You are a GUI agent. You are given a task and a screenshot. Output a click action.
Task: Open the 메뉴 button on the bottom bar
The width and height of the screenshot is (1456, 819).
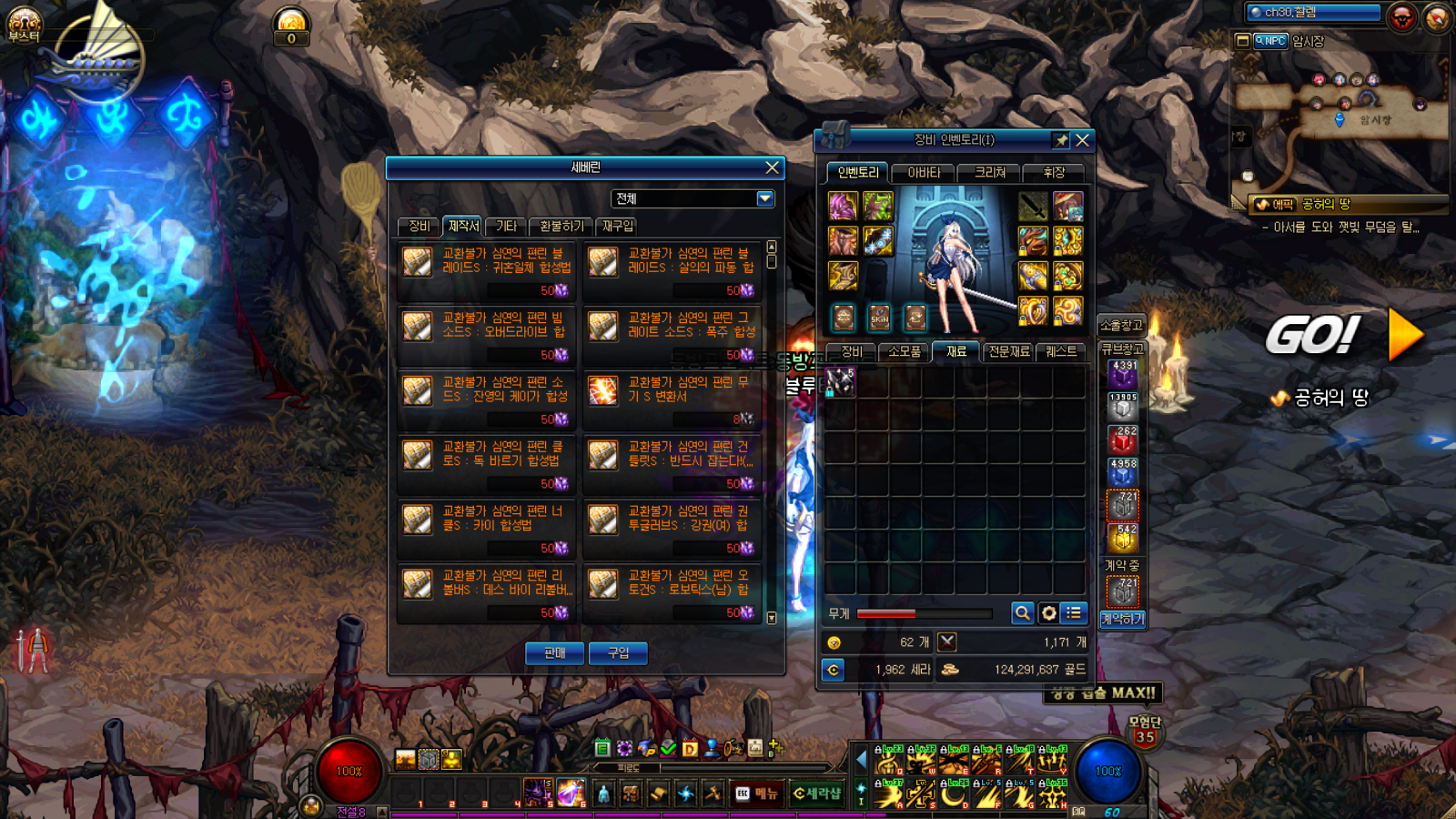[757, 794]
